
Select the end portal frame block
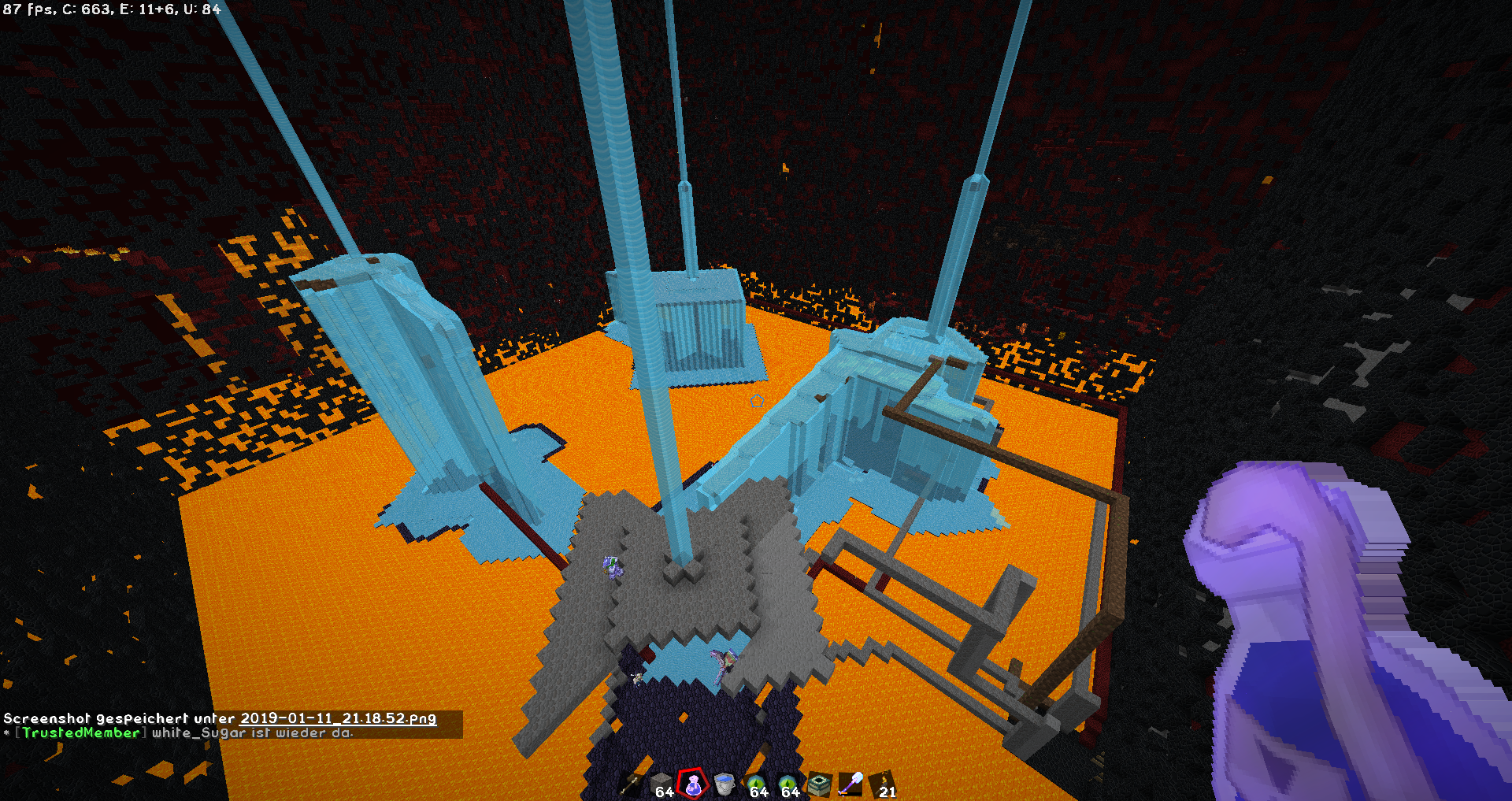click(820, 784)
